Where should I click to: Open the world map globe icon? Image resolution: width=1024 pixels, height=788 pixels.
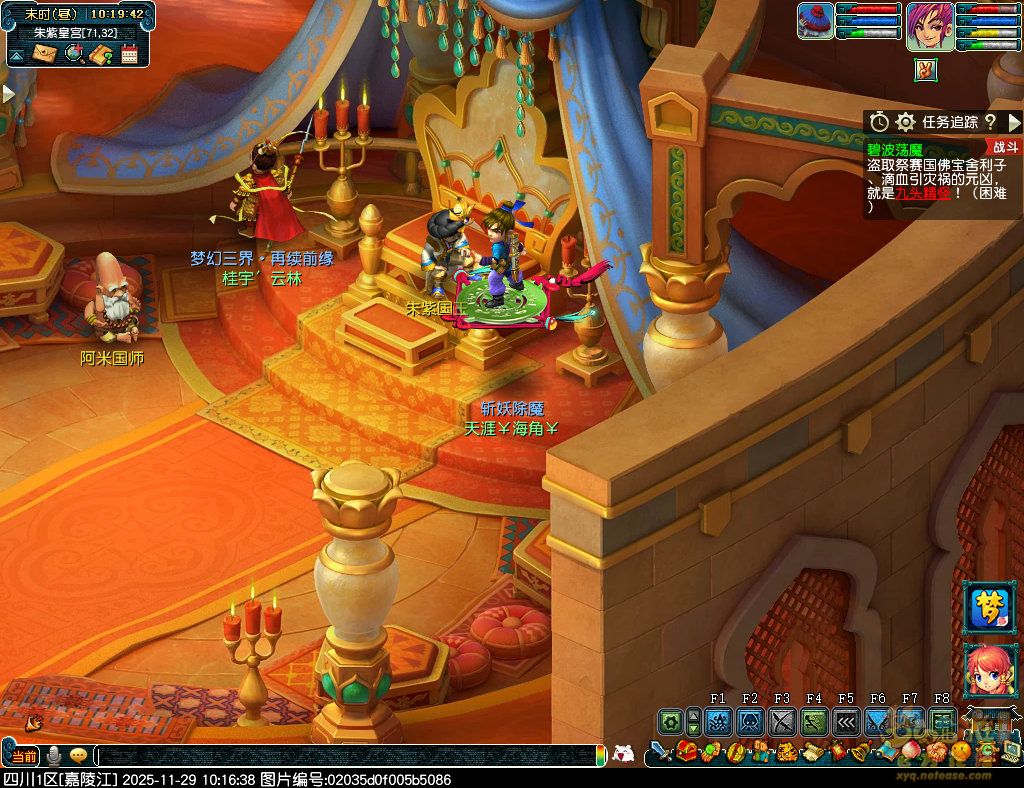[73, 54]
